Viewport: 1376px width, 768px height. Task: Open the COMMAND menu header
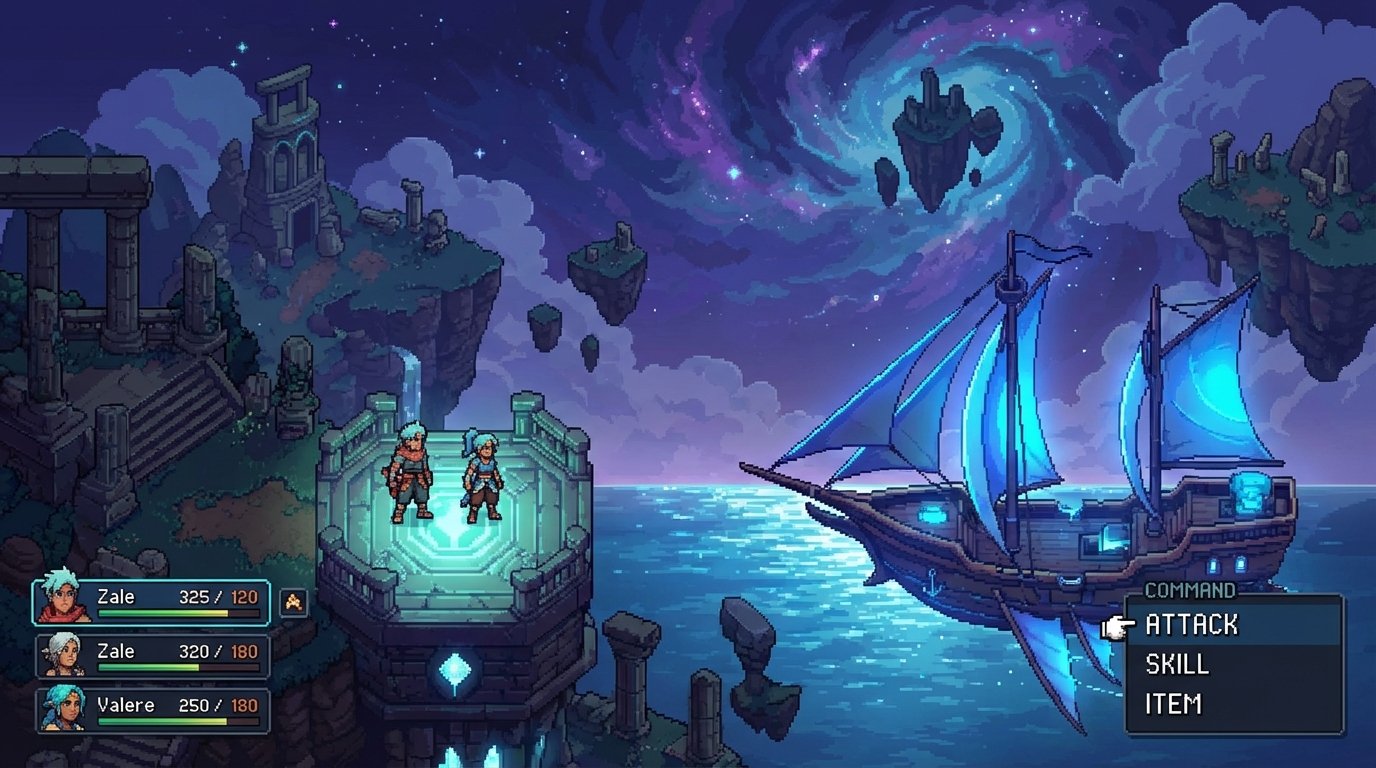[1193, 590]
